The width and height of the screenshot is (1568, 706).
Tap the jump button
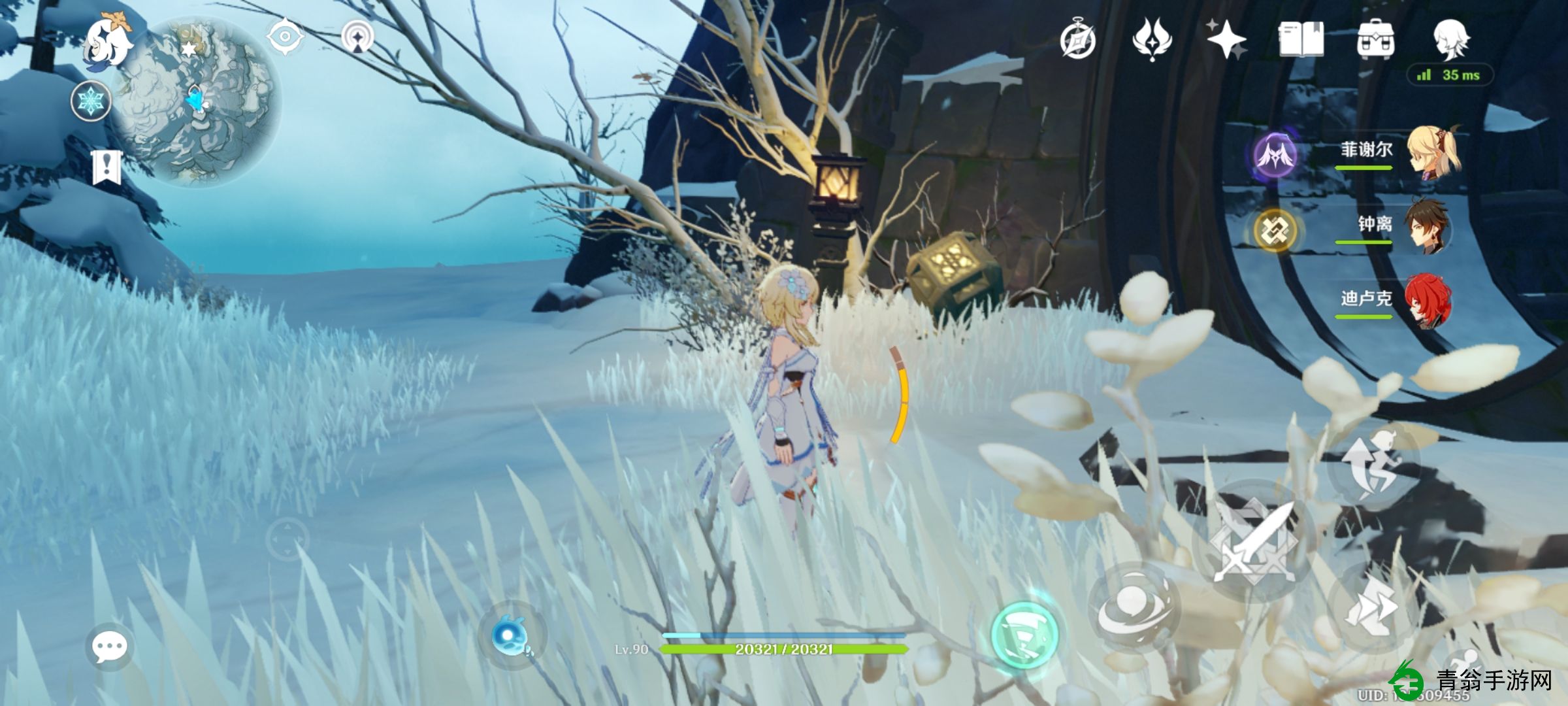pyautogui.click(x=1373, y=465)
